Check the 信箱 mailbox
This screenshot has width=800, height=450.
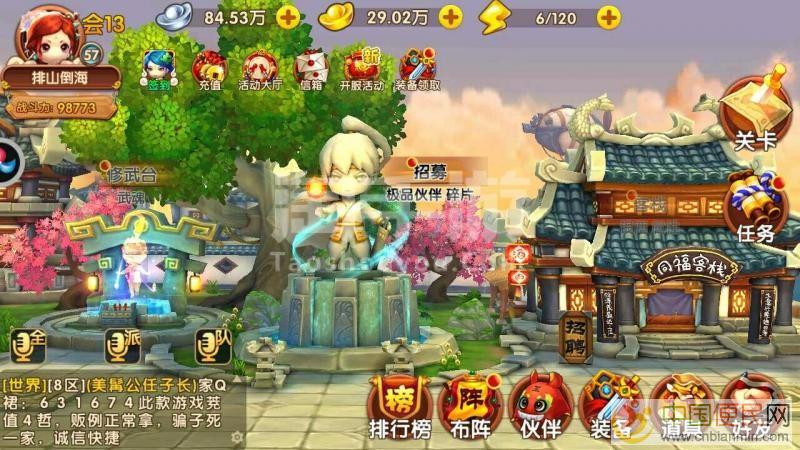[x=312, y=69]
